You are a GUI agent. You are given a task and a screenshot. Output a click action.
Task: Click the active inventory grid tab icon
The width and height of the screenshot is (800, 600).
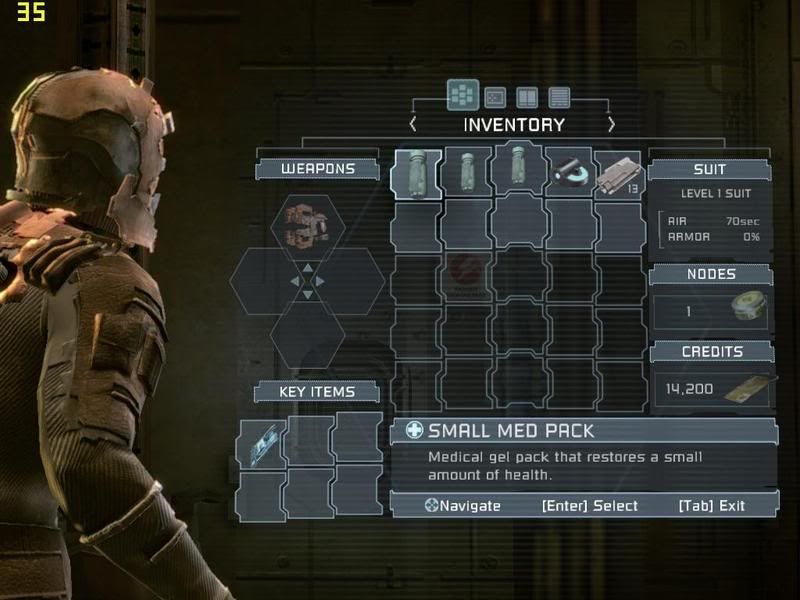(x=462, y=95)
